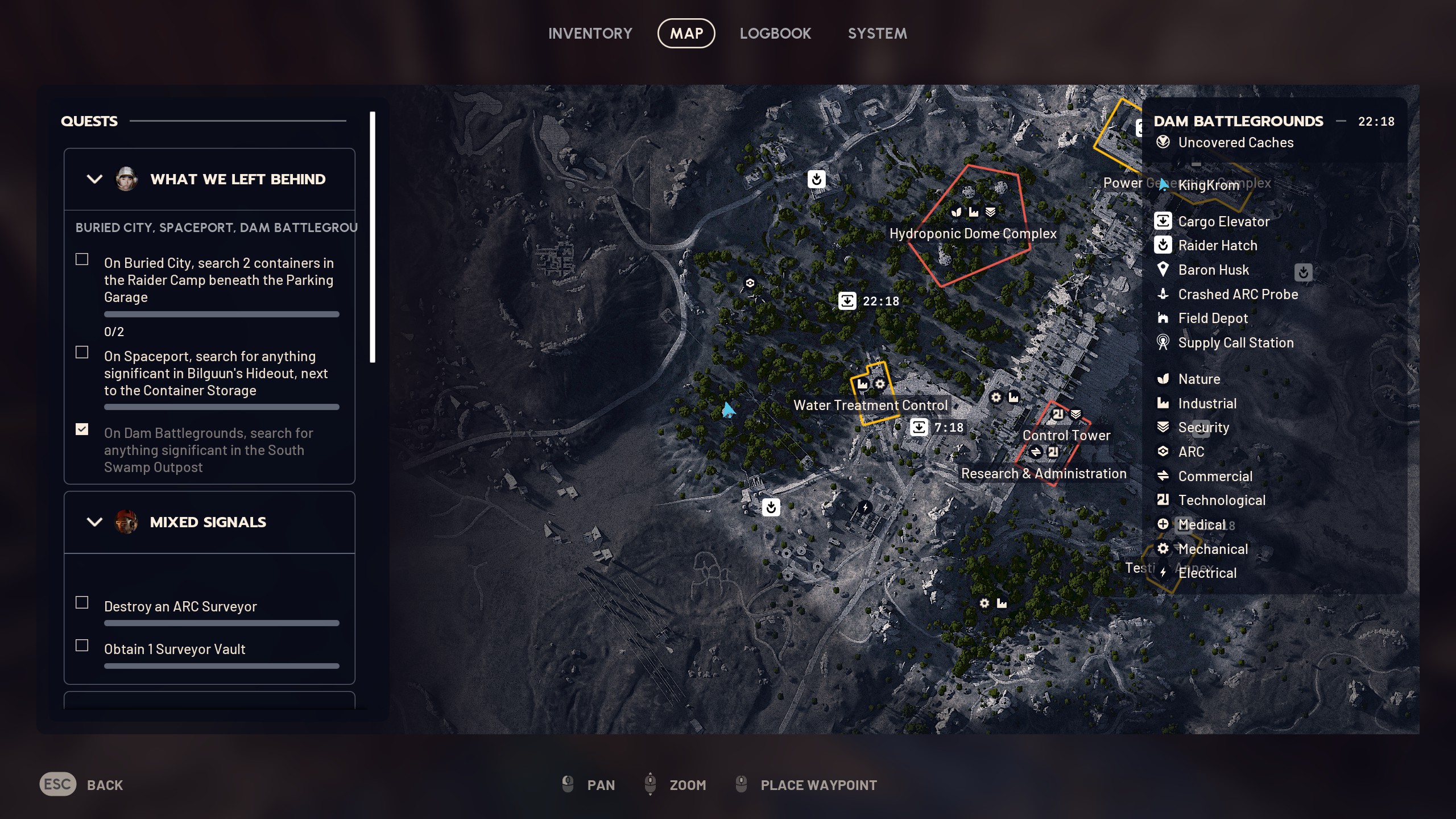Go to the System tab
This screenshot has width=1456, height=819.
click(x=877, y=34)
